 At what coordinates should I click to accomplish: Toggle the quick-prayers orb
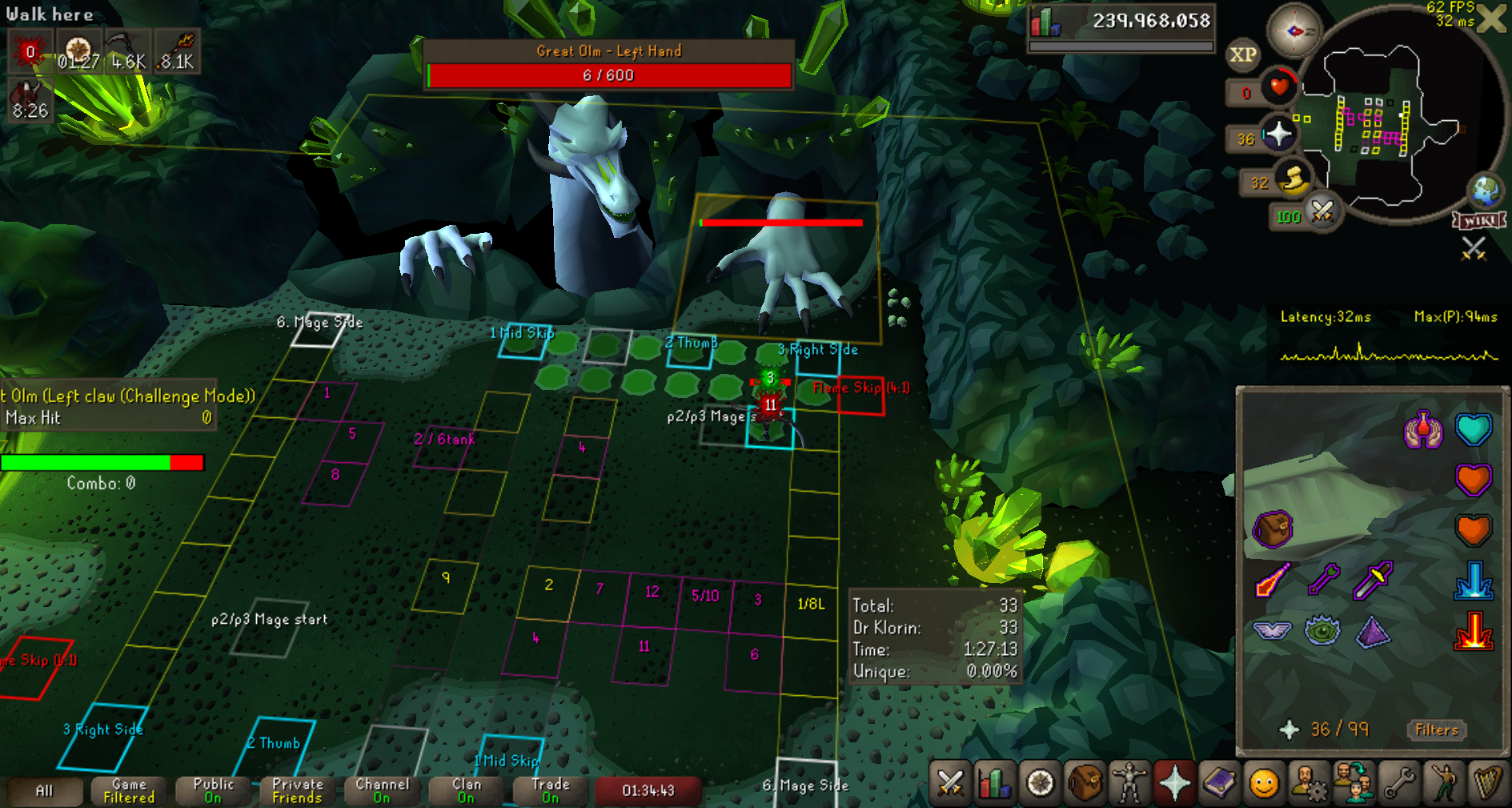click(1278, 134)
